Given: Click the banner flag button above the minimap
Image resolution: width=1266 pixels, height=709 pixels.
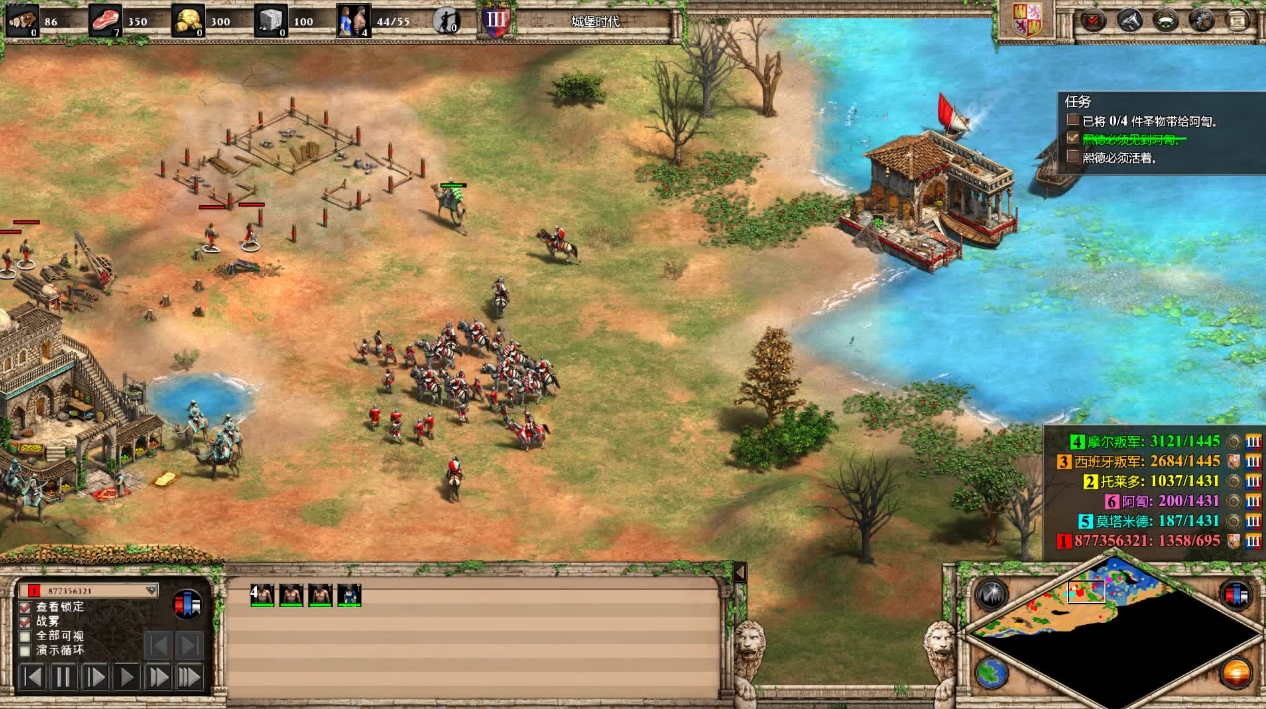Looking at the screenshot, I should click(x=1236, y=594).
